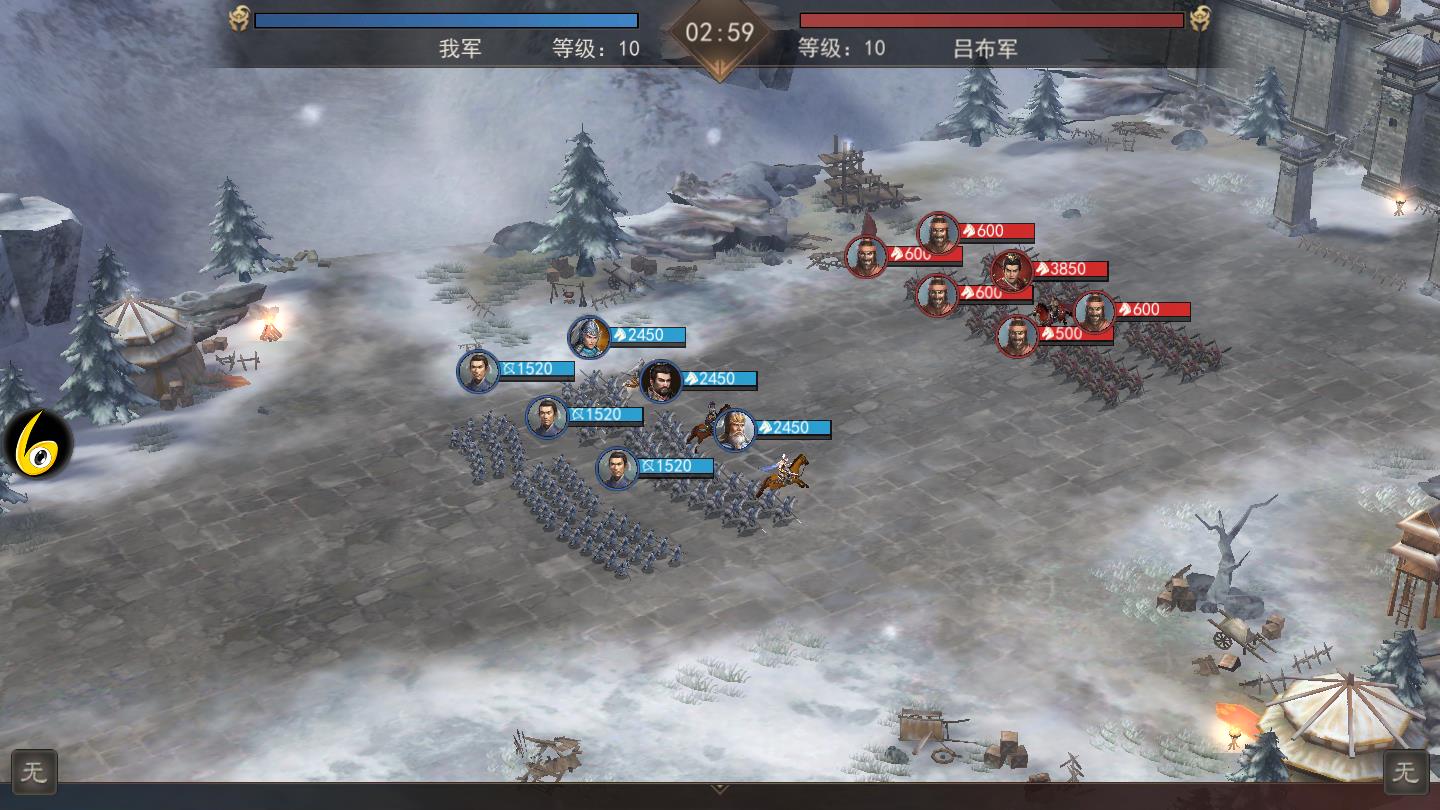
Task: Select the white-bearded mounted general's portrait with 2450
Action: pyautogui.click(x=734, y=427)
